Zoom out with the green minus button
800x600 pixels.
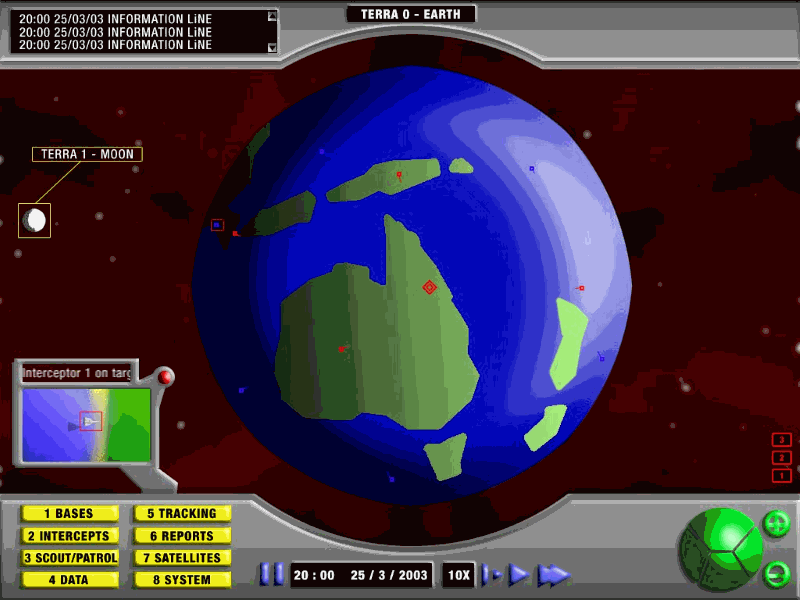(x=776, y=574)
